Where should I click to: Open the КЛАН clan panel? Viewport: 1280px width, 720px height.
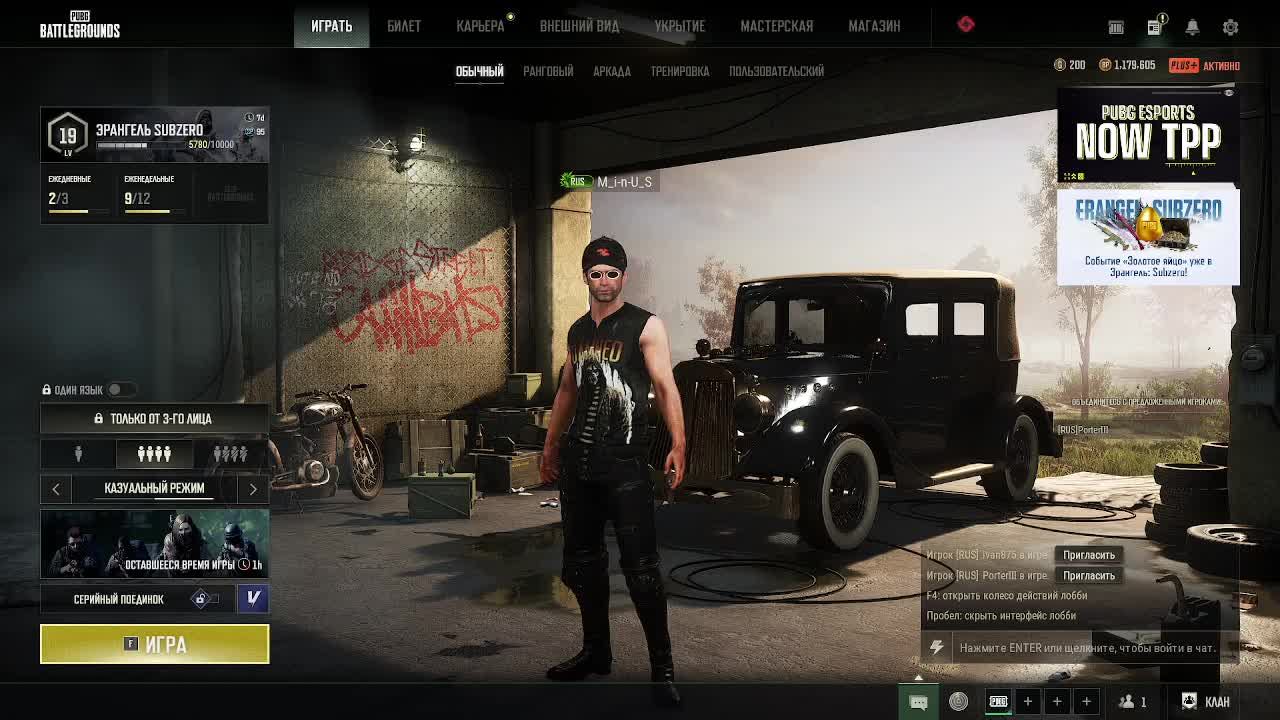click(1206, 701)
